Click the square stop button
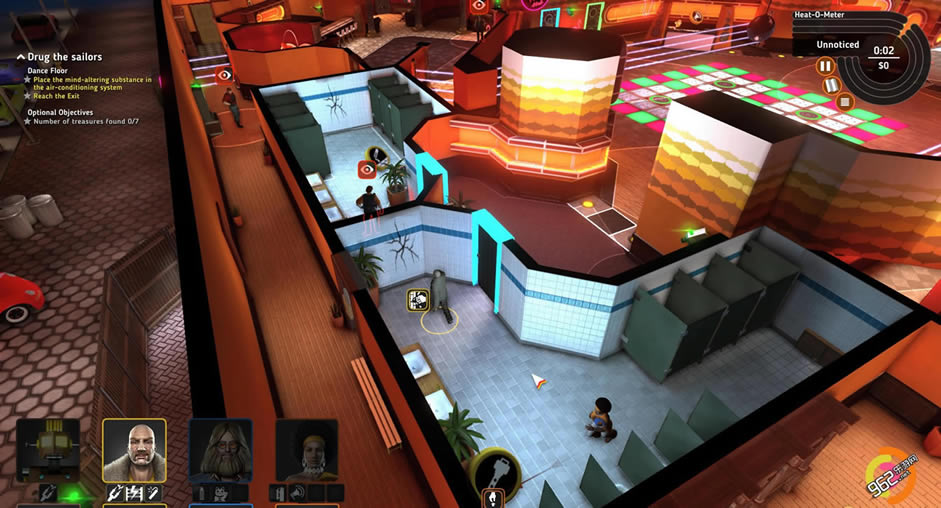 click(845, 101)
